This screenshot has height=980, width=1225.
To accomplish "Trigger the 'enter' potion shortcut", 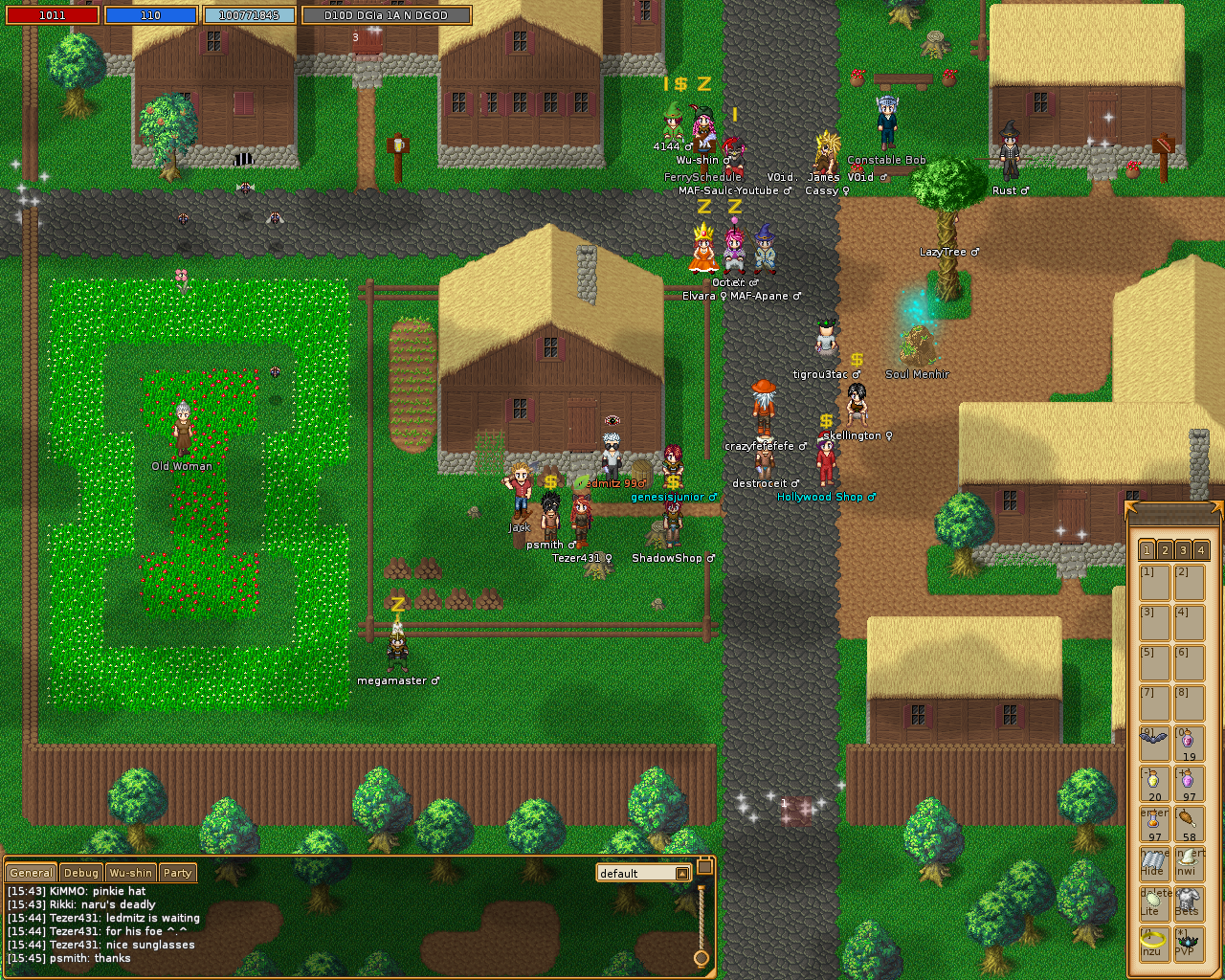I will click(1152, 821).
